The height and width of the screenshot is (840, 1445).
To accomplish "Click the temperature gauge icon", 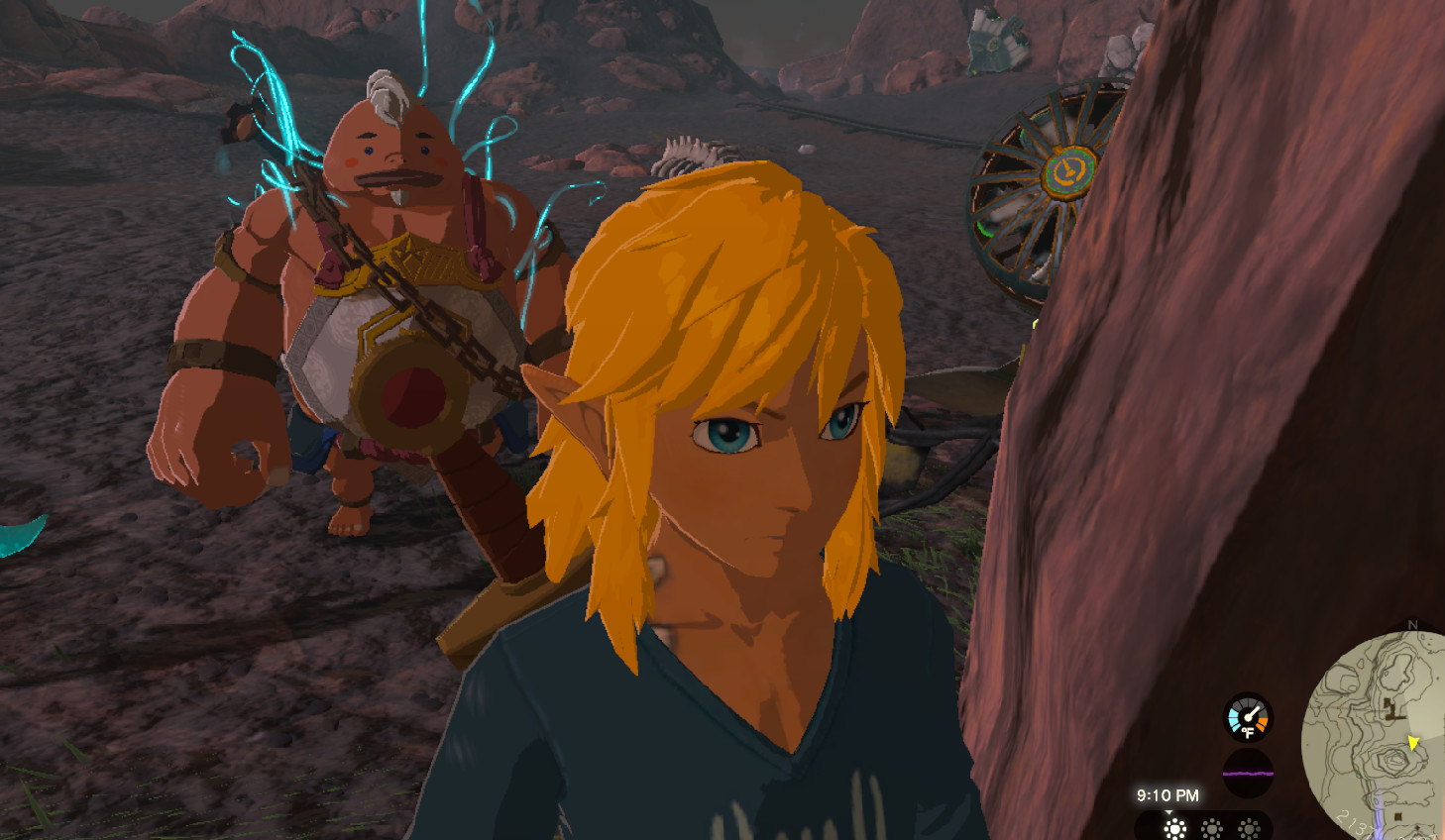I will 1247,715.
